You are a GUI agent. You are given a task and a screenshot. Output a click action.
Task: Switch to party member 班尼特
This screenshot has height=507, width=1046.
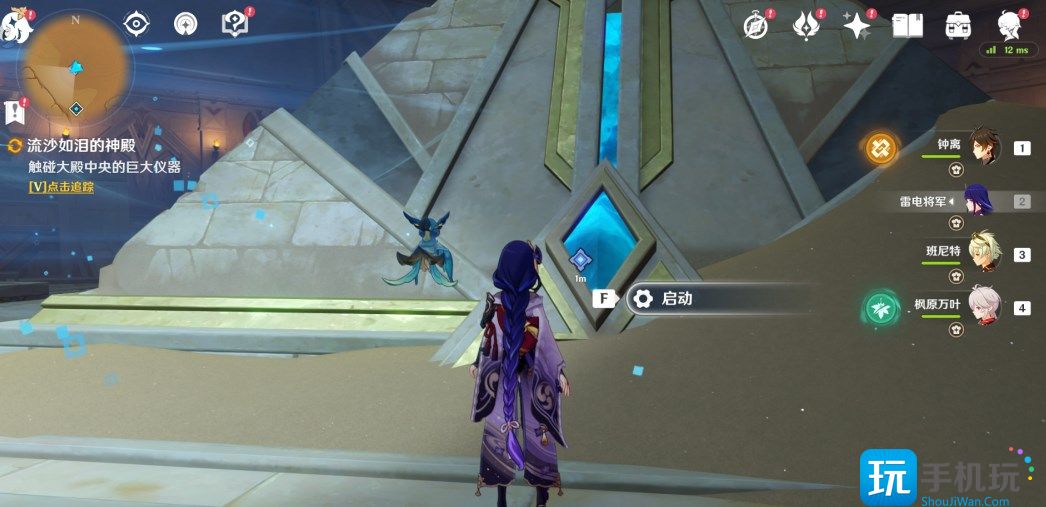coord(984,254)
